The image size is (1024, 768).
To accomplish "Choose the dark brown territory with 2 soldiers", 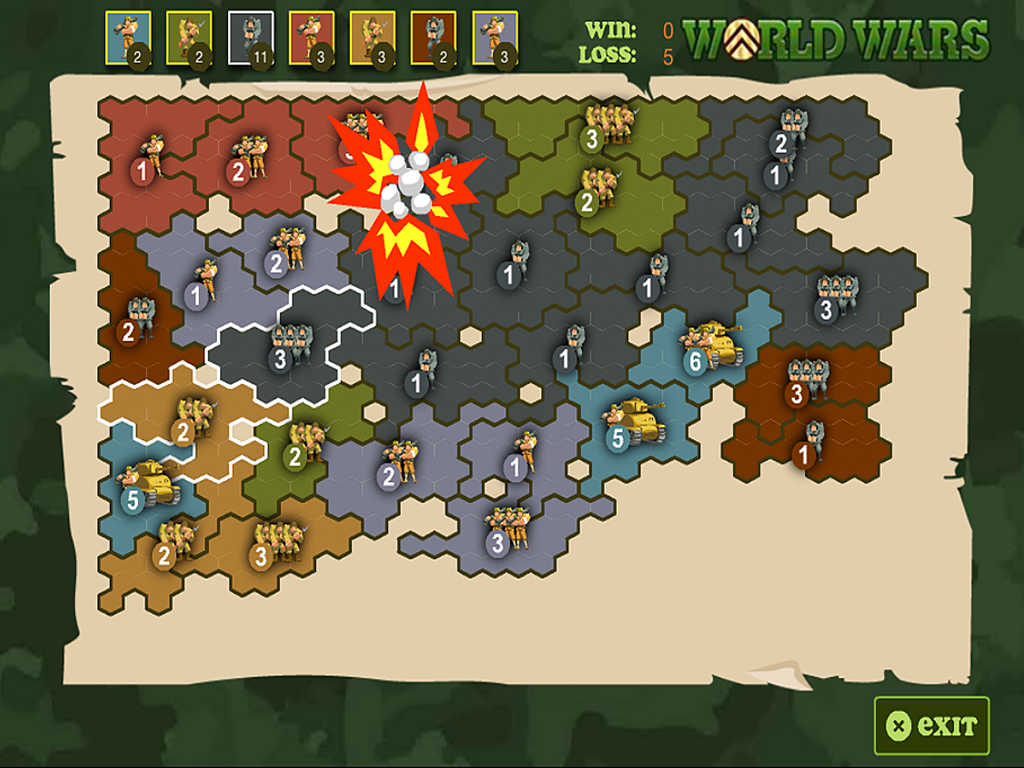I will point(135,320).
